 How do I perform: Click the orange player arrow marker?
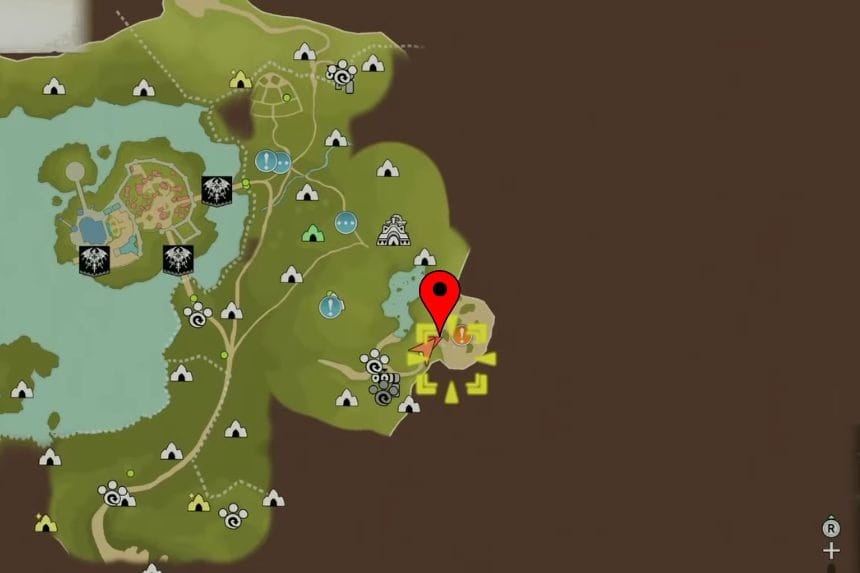point(425,349)
